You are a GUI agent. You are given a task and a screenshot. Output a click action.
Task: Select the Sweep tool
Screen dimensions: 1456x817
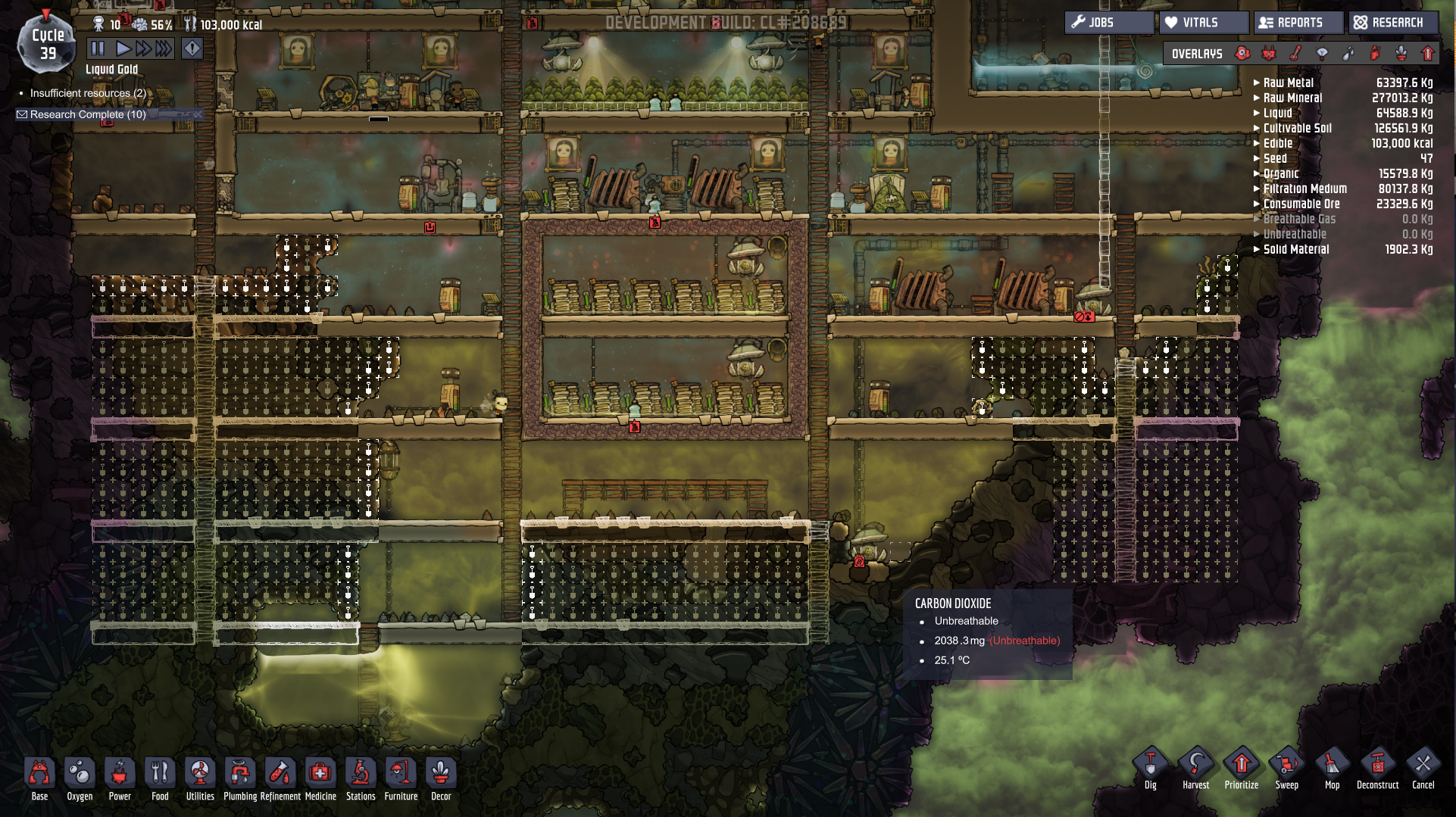1286,768
